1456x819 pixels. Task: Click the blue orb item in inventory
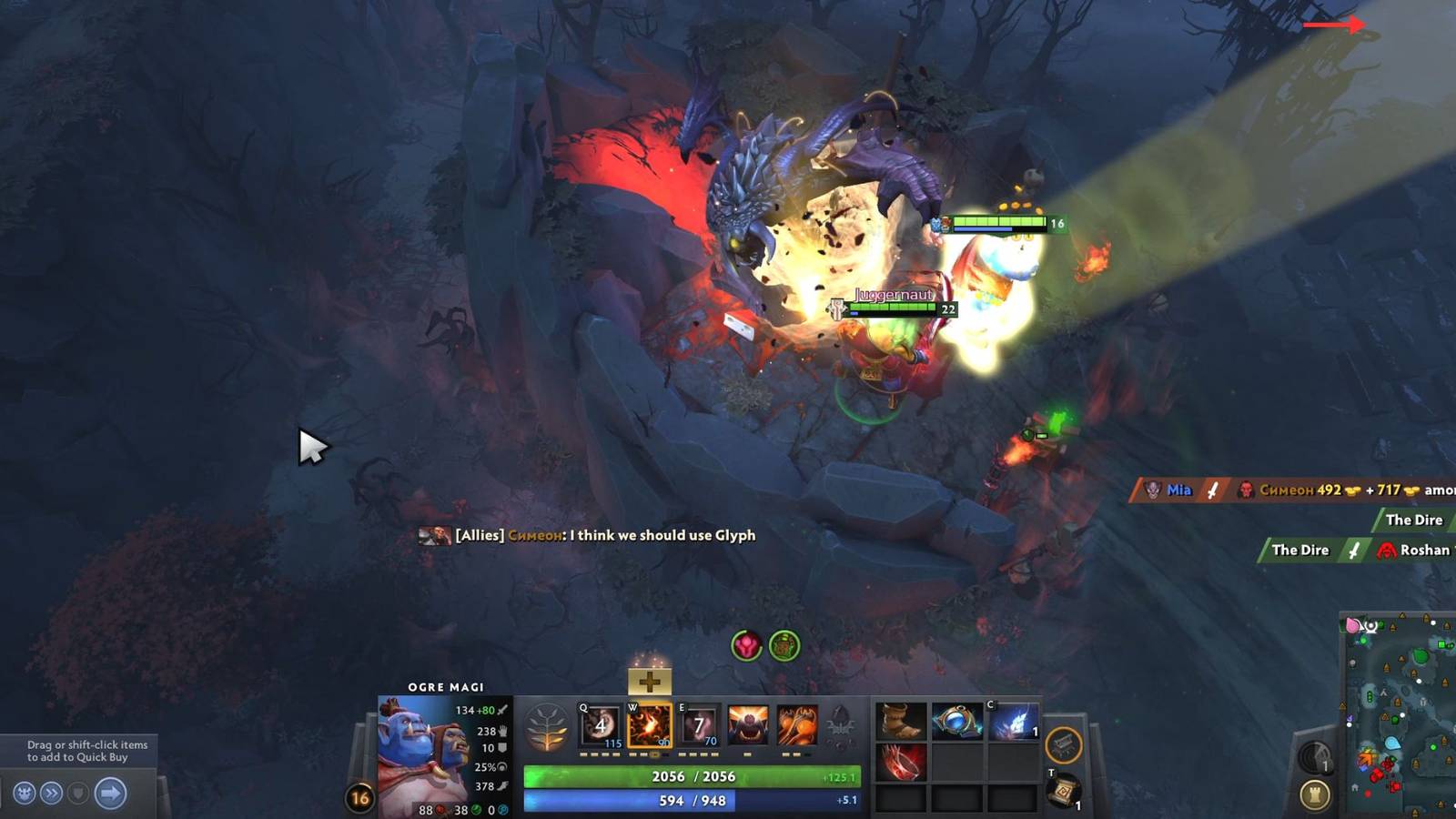pos(955,723)
